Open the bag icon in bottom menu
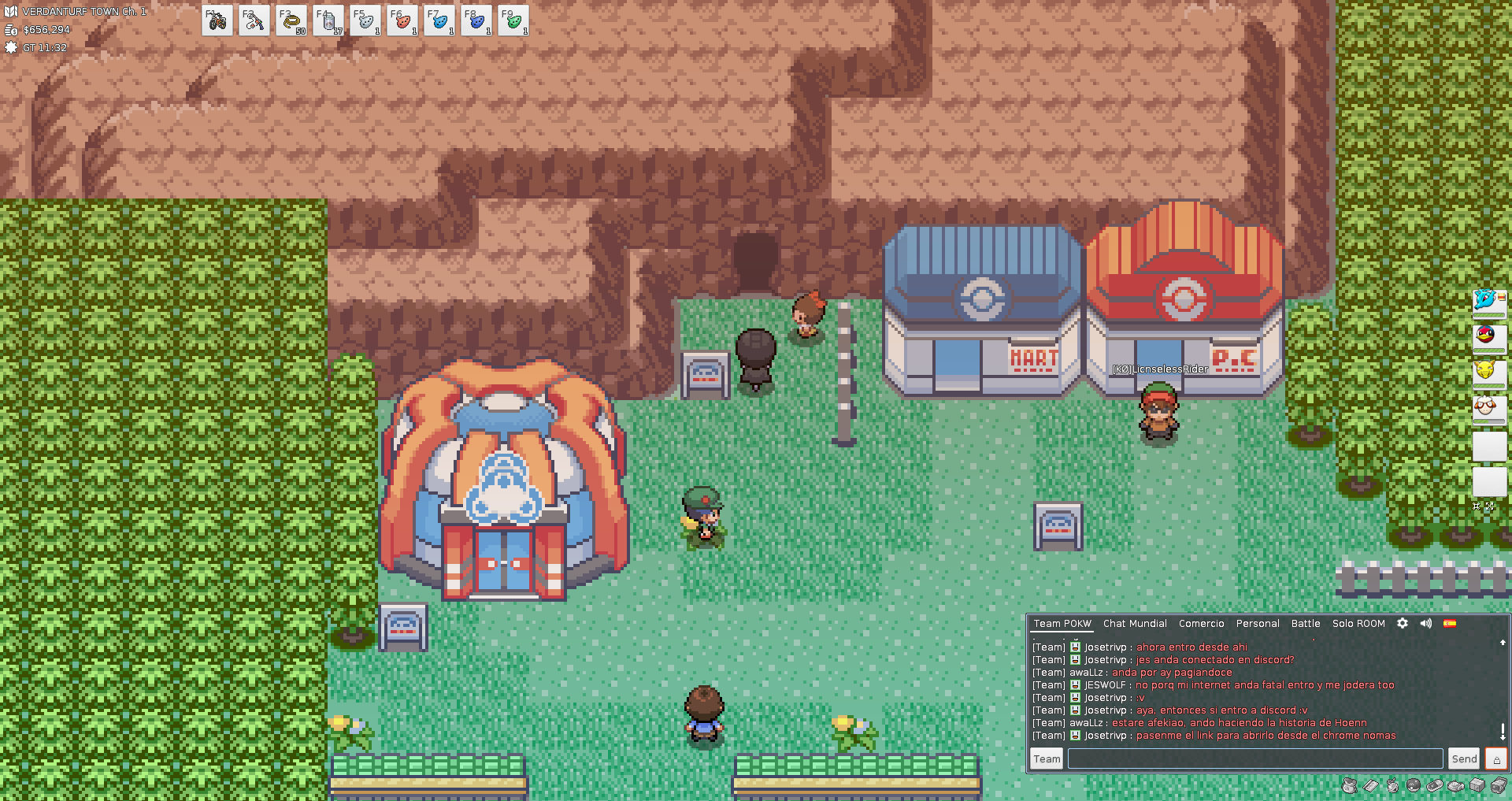 click(1350, 785)
